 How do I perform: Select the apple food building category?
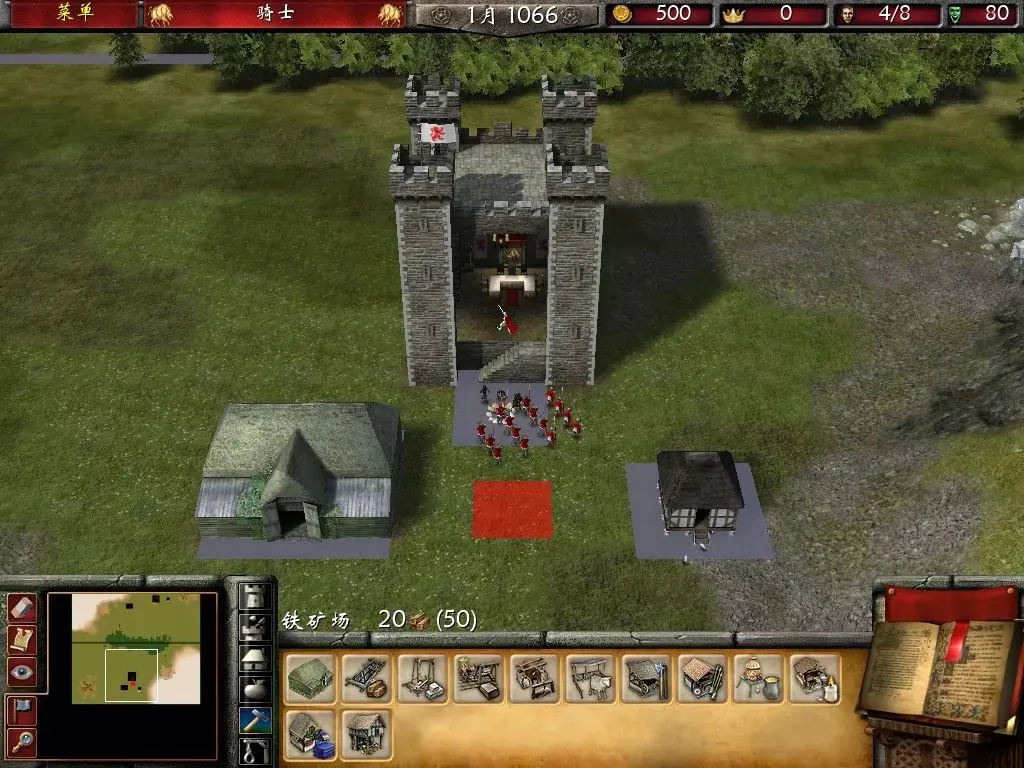(255, 690)
